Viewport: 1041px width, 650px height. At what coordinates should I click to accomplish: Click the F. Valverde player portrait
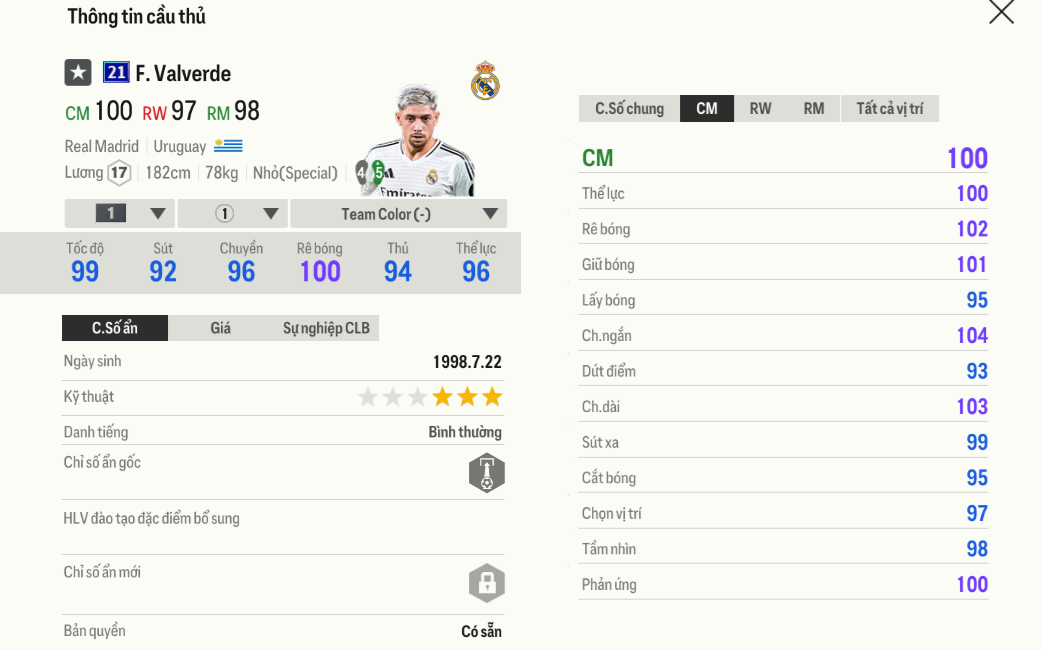tap(418, 142)
